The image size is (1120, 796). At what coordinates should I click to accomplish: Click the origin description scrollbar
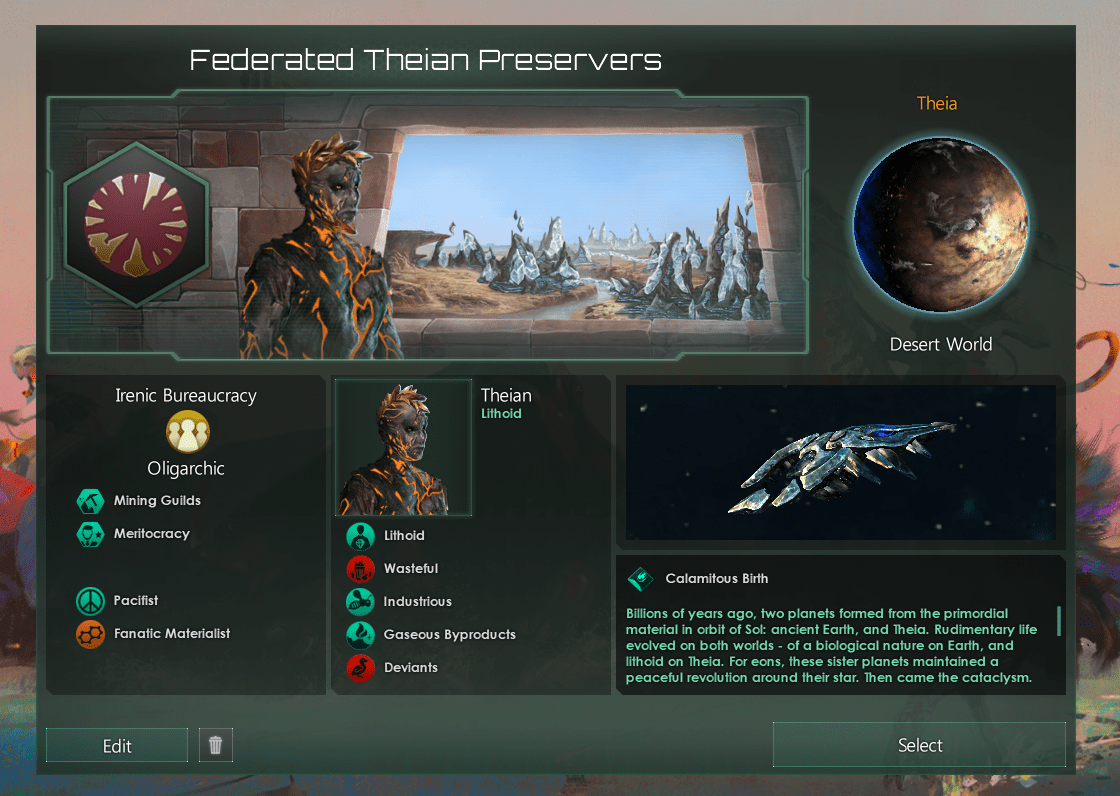point(1058,620)
